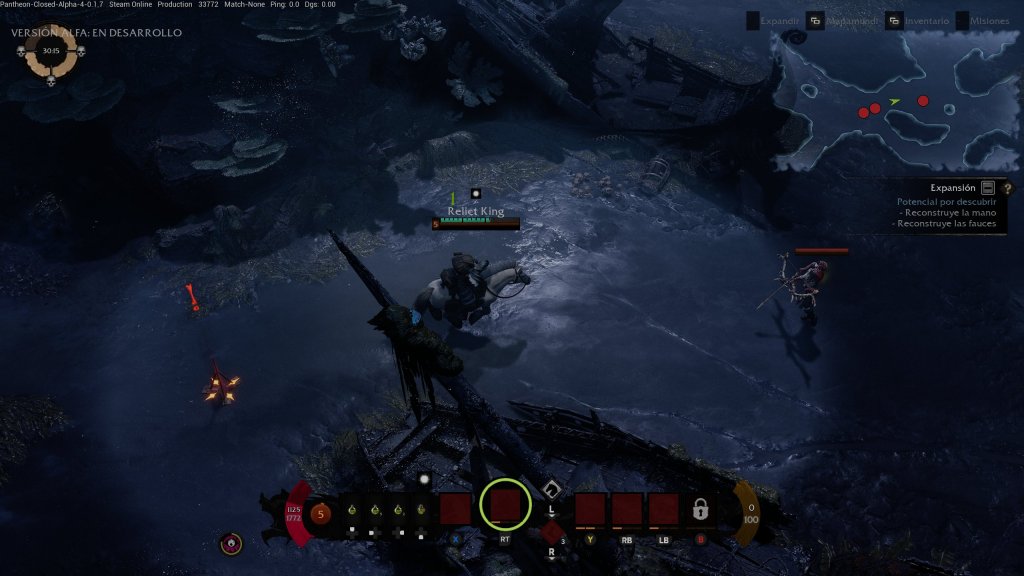Open the question mark help icon
Viewport: 1024px width, 576px height.
point(1007,187)
